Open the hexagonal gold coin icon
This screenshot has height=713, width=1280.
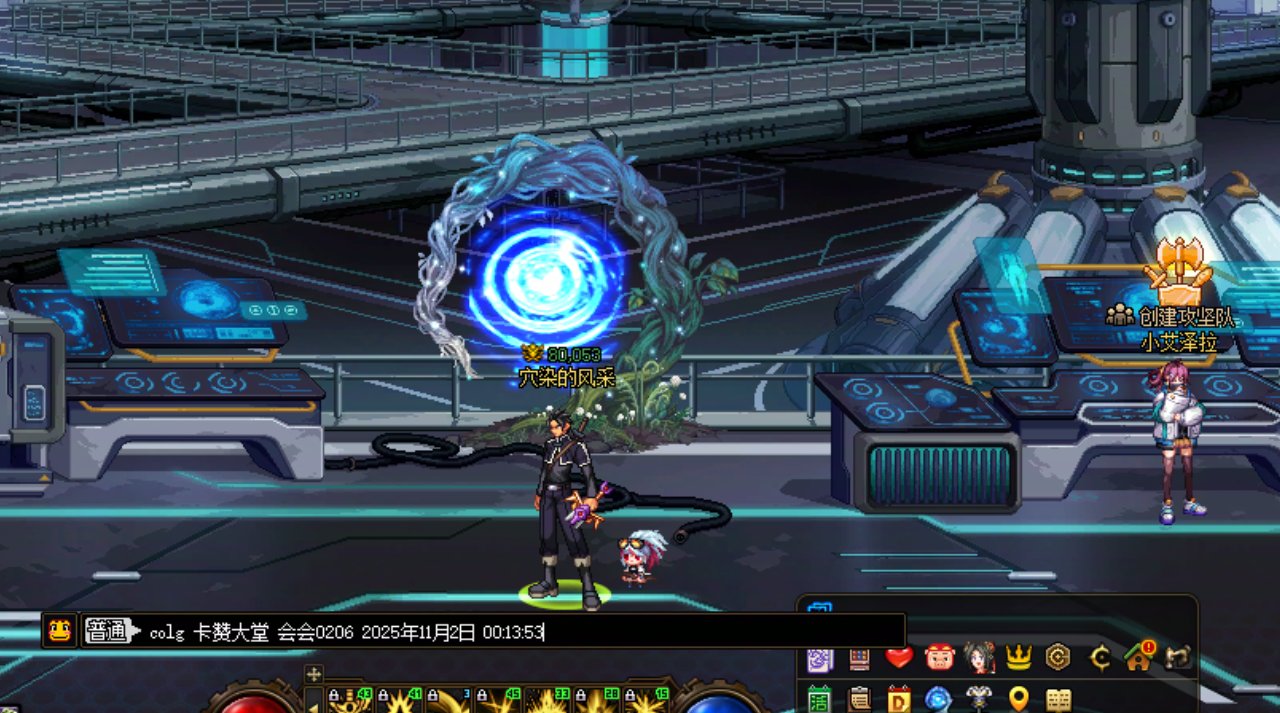[1058, 658]
